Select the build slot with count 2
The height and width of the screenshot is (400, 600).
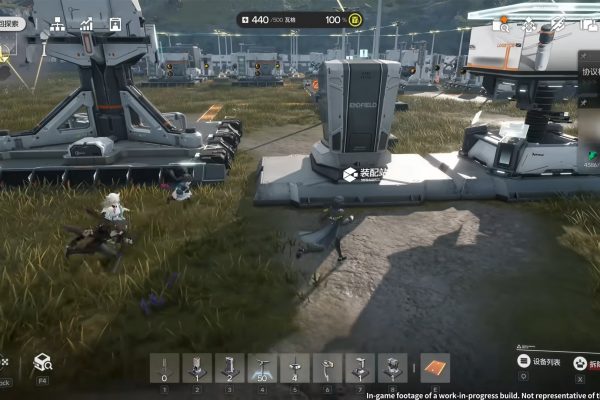click(230, 367)
